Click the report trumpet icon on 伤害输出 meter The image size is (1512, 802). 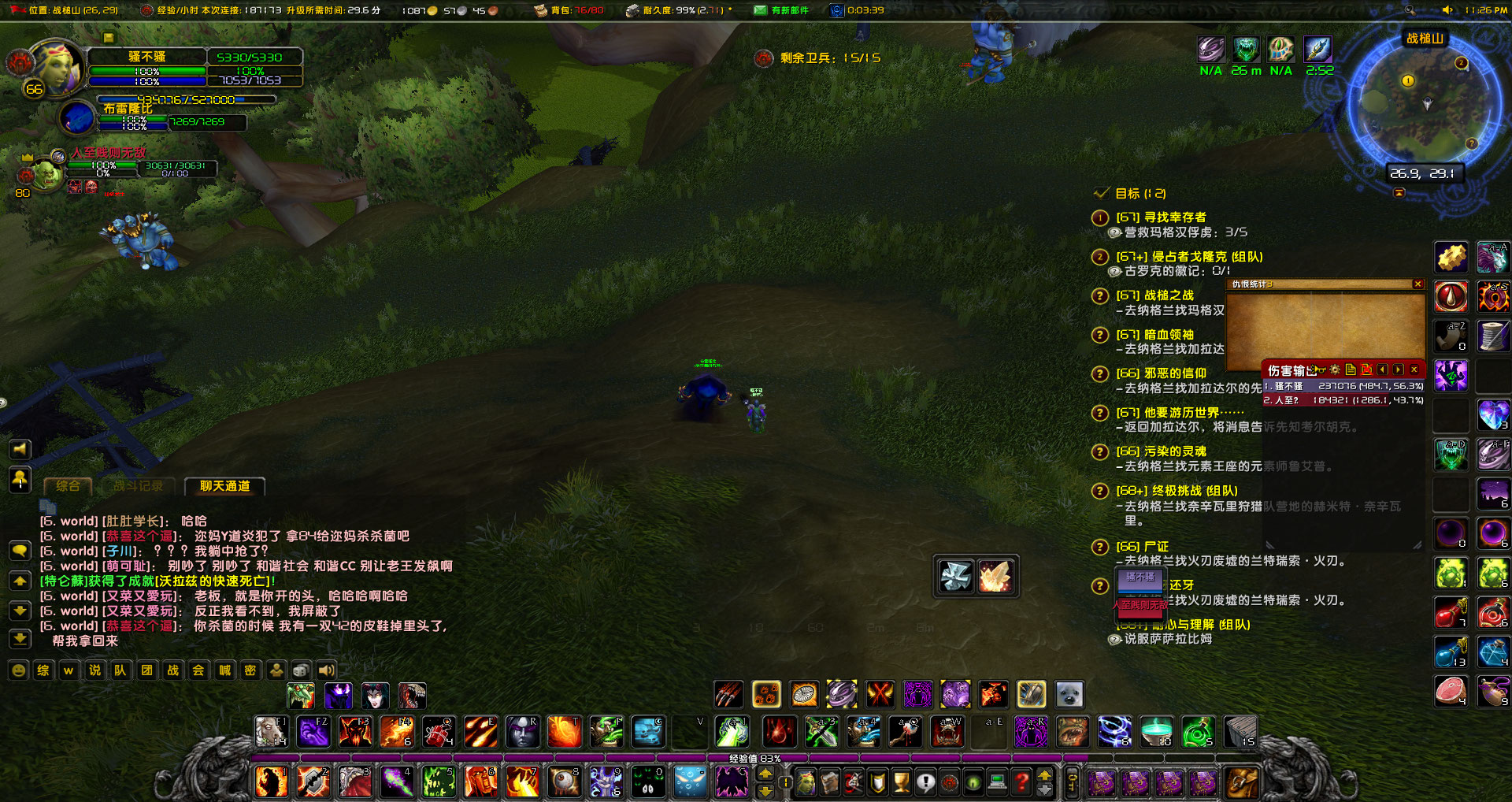[x=1318, y=369]
